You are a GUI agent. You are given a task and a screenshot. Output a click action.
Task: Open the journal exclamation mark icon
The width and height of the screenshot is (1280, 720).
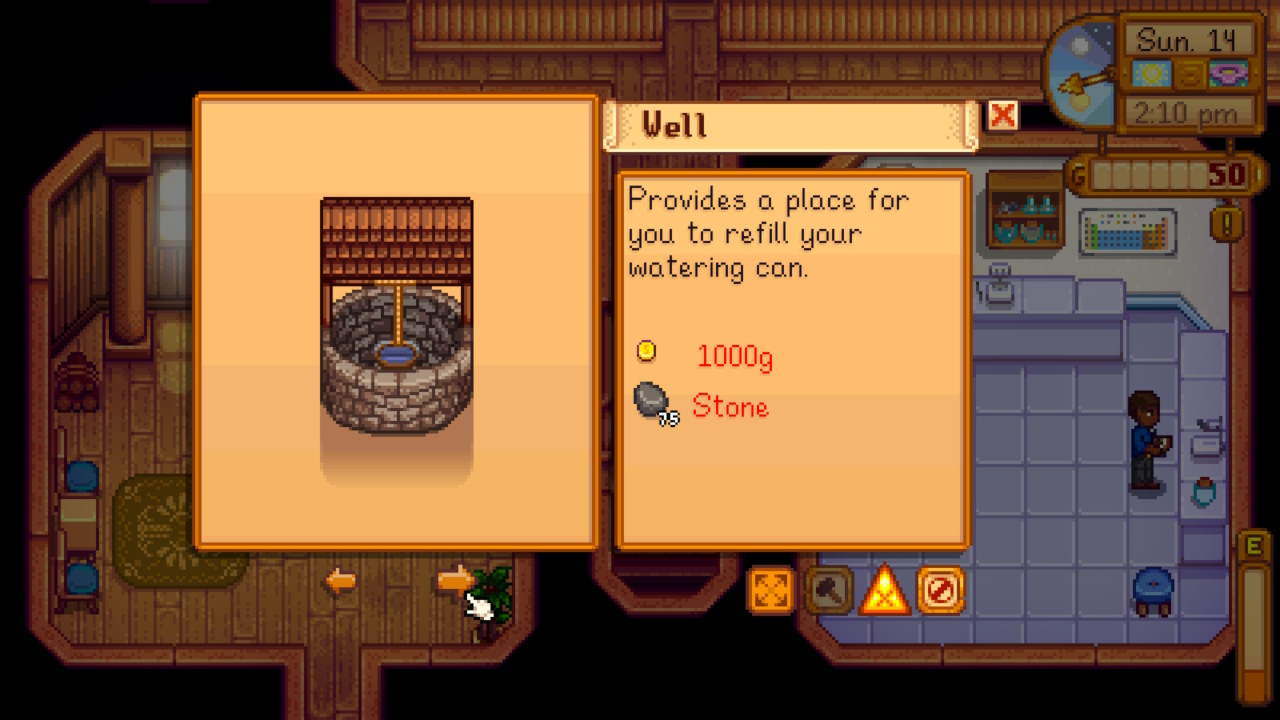coord(1227,221)
